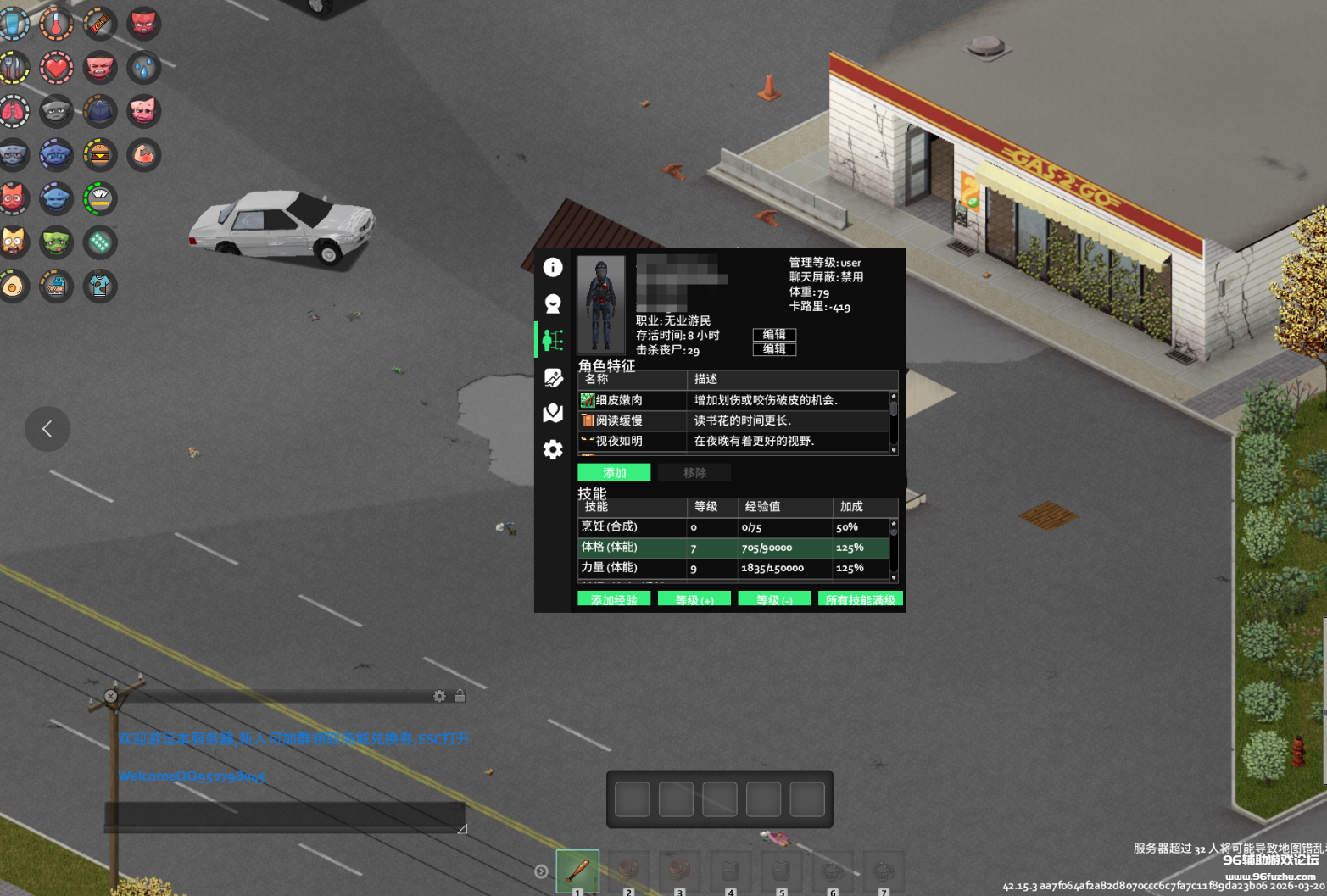Click the burger hunger moodle
Image resolution: width=1327 pixels, height=896 pixels.
click(x=99, y=154)
